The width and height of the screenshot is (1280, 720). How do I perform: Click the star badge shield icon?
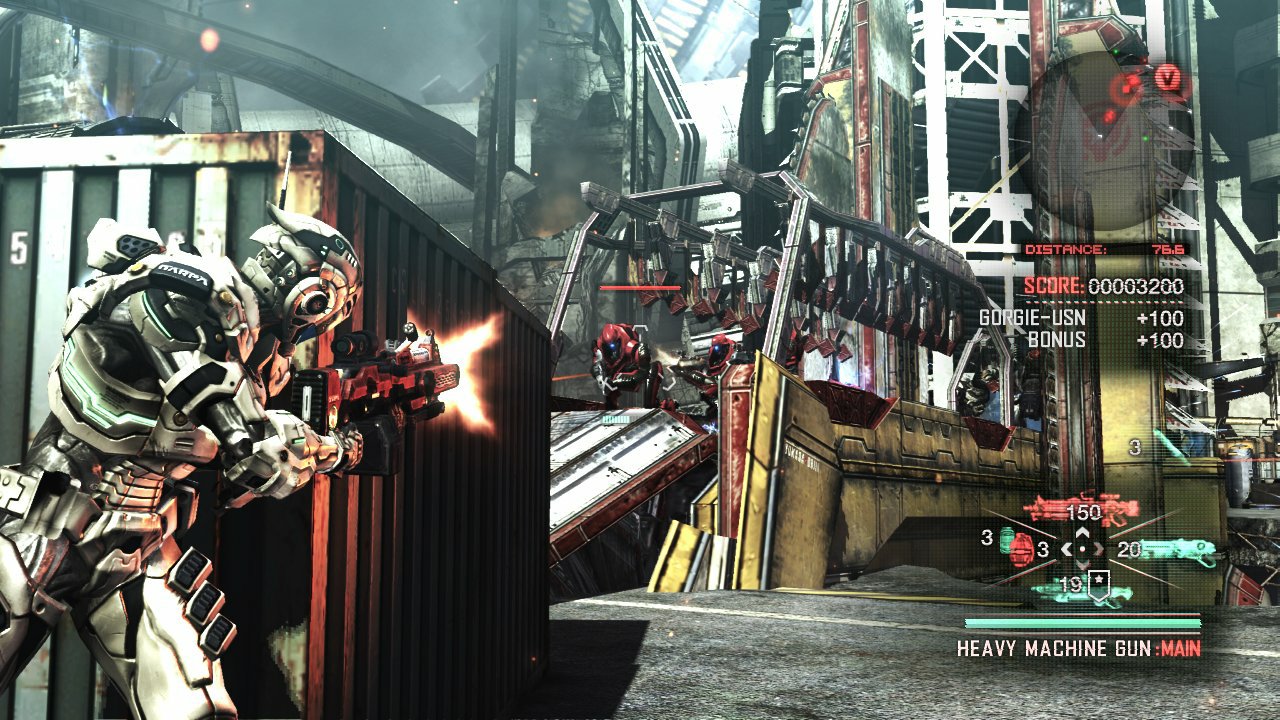click(x=1099, y=582)
